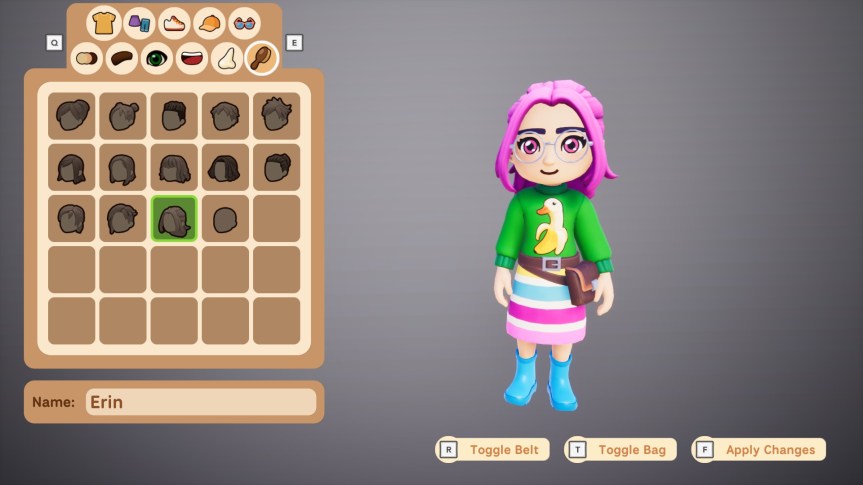Click the Toggle Bag button

click(621, 450)
